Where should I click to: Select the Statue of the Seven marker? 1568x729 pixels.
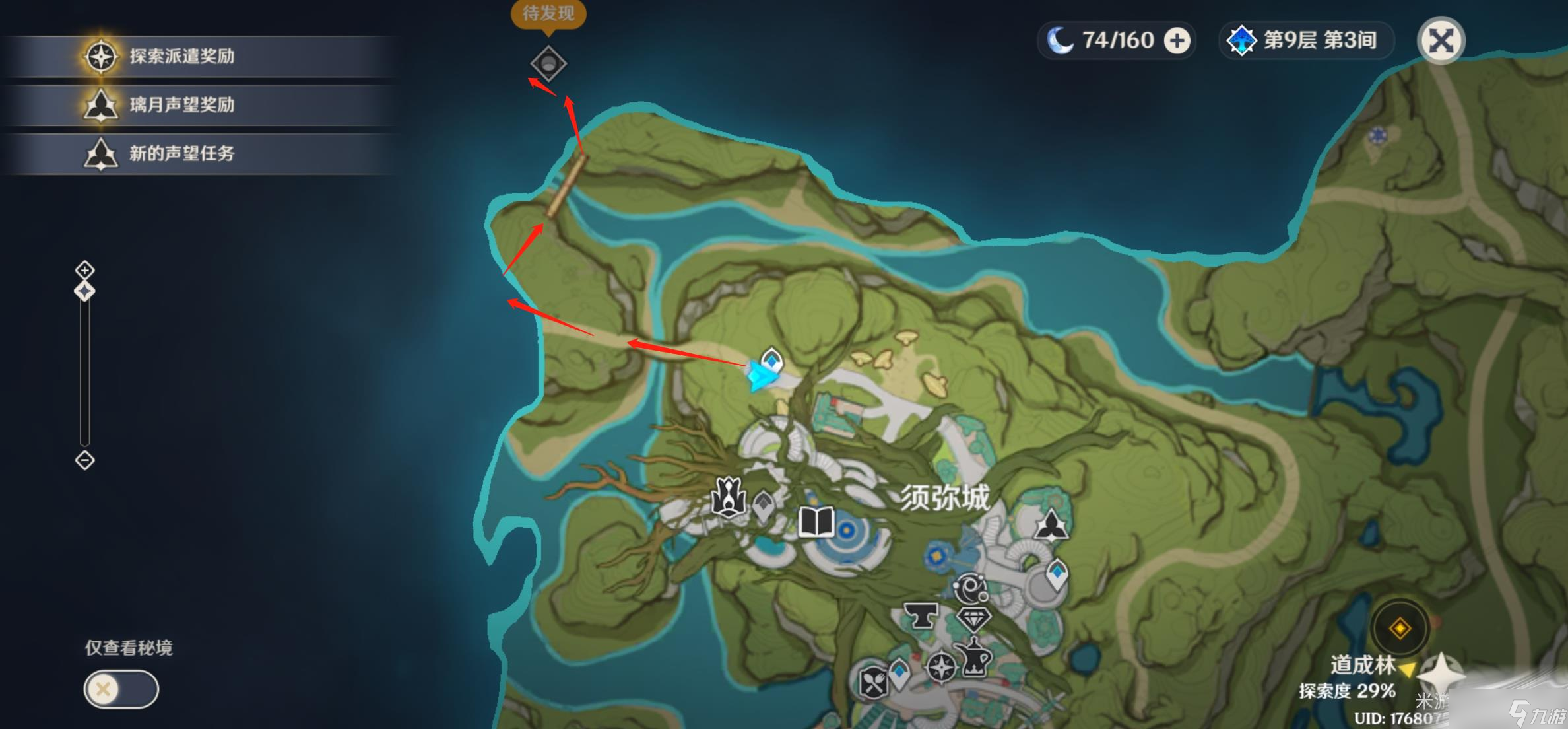(728, 497)
